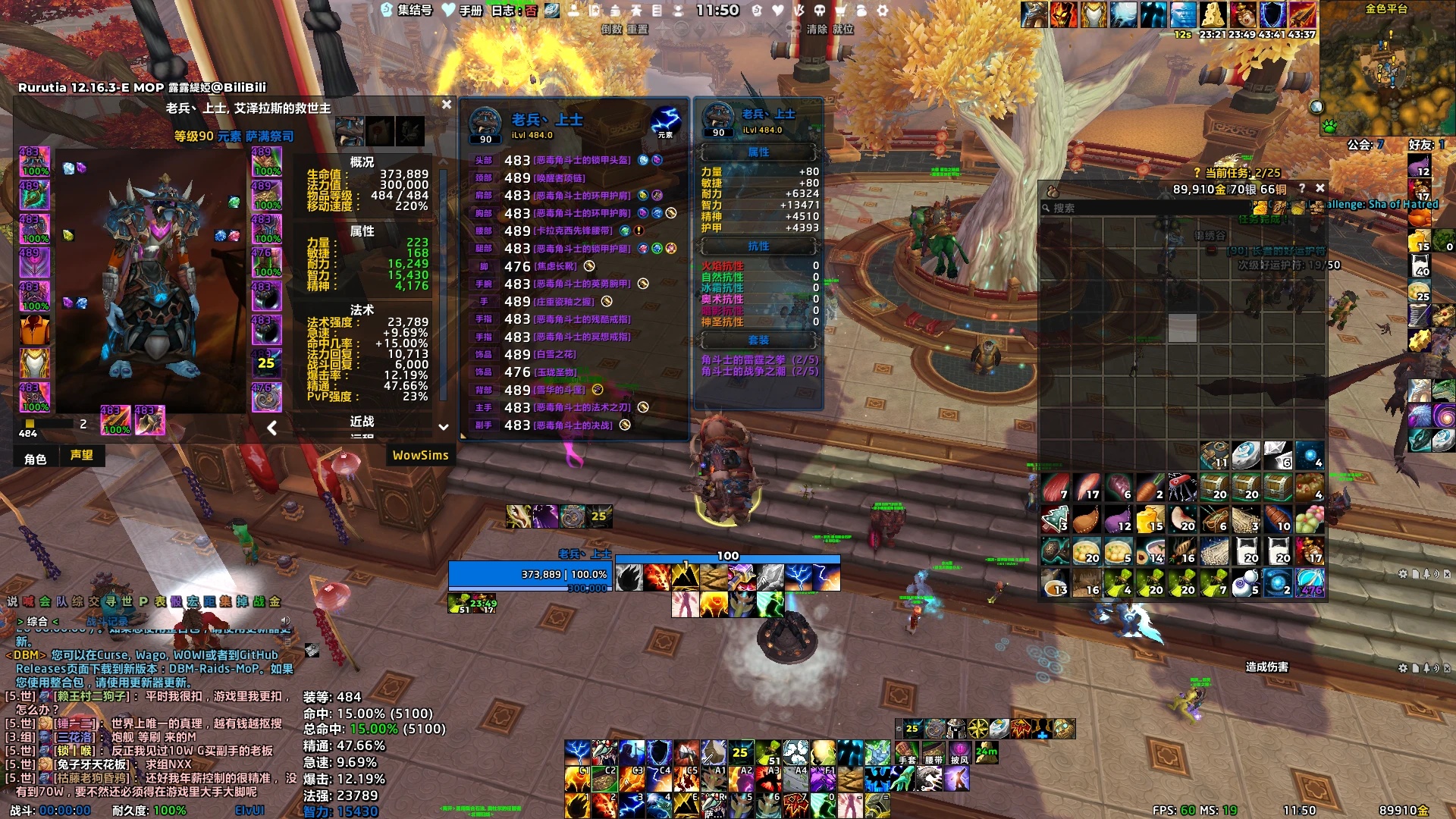Image resolution: width=1456 pixels, height=819 pixels.
Task: Select the Christmas tree item in bag
Action: tap(1055, 519)
